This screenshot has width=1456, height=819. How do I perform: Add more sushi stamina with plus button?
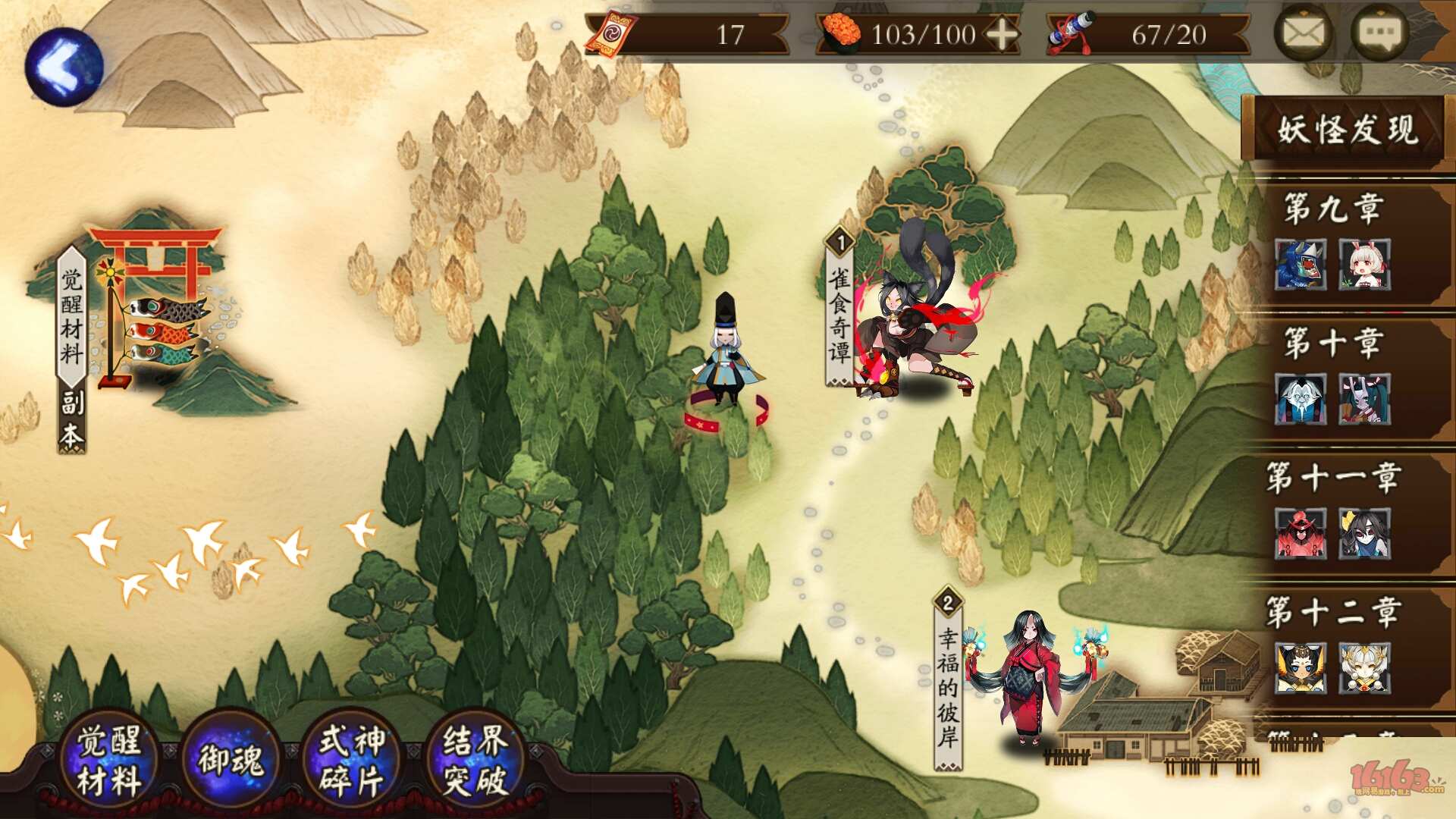(x=1002, y=35)
